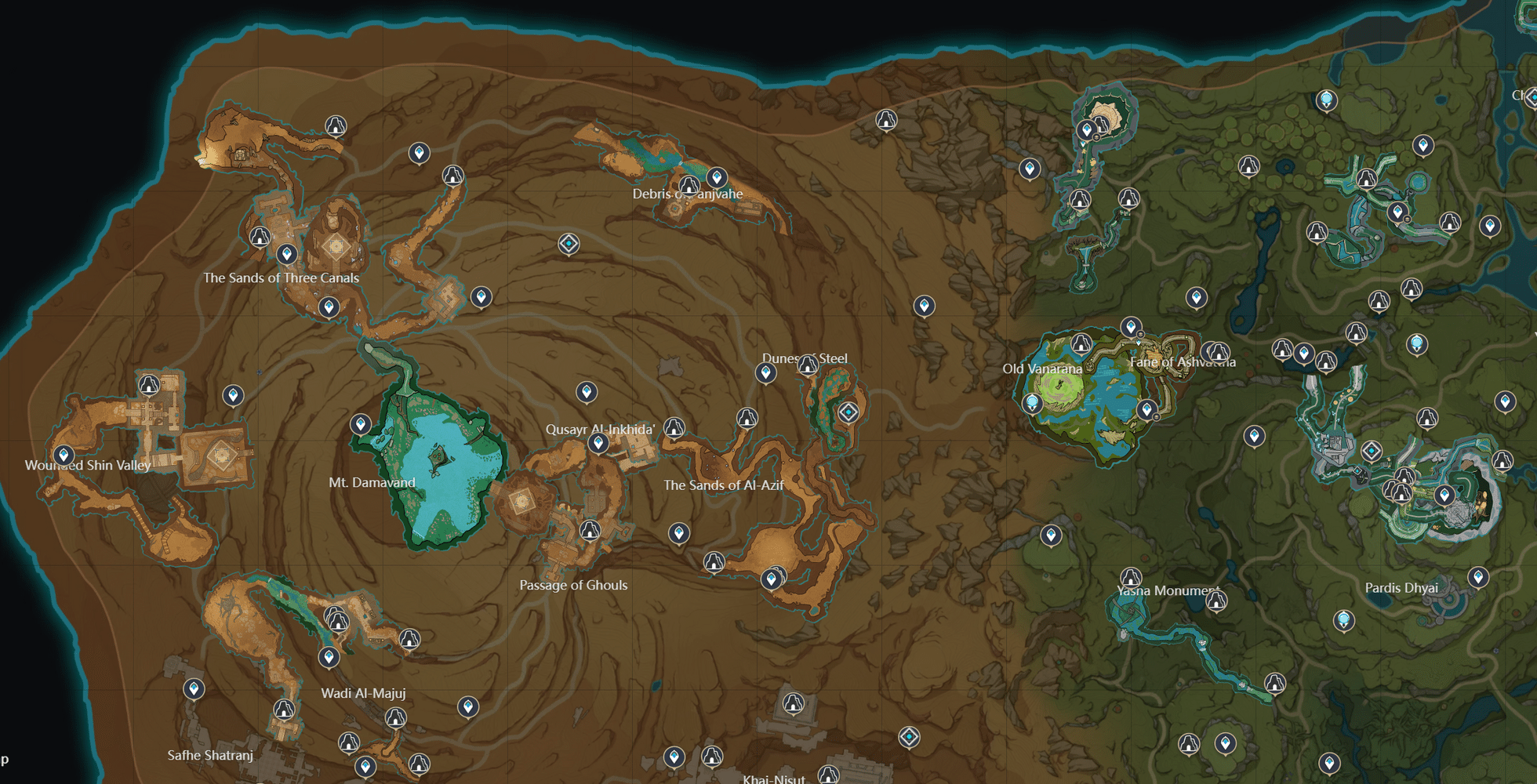The height and width of the screenshot is (784, 1537).
Task: Click the teleport waypoint near Khaj-Nisut at the bottom
Action: pos(674,758)
